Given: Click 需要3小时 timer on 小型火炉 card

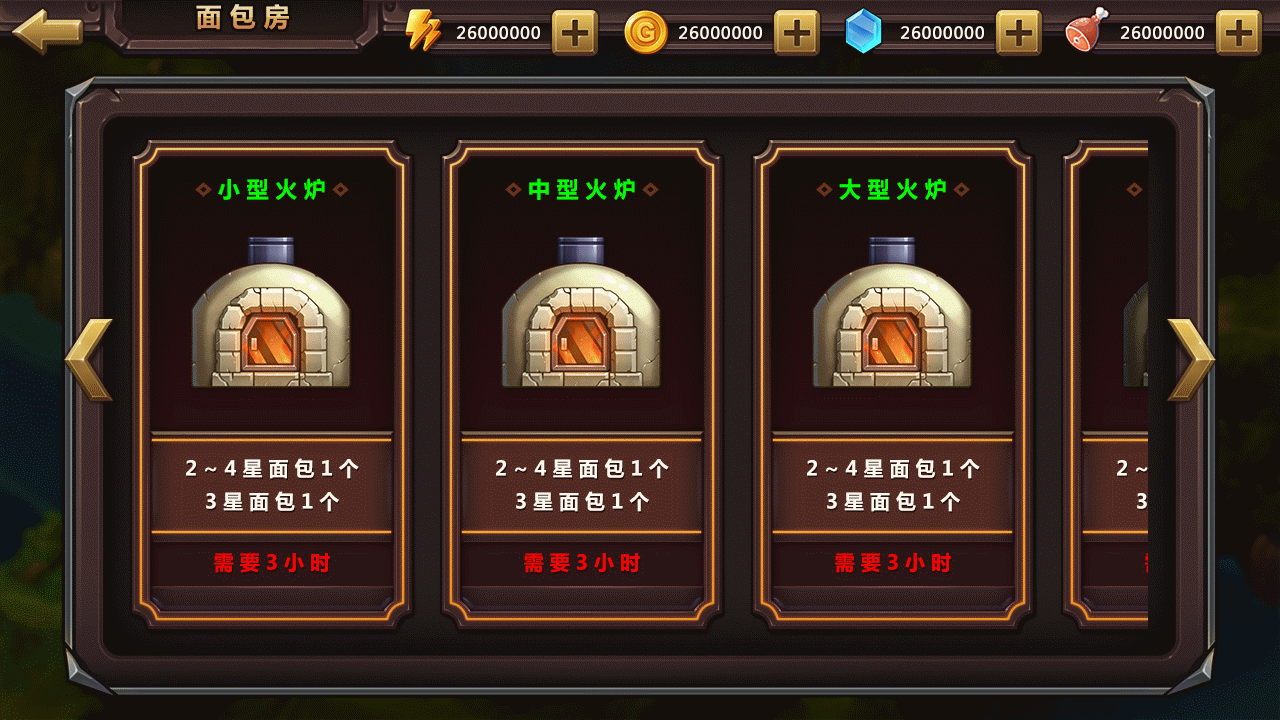Looking at the screenshot, I should click(272, 563).
